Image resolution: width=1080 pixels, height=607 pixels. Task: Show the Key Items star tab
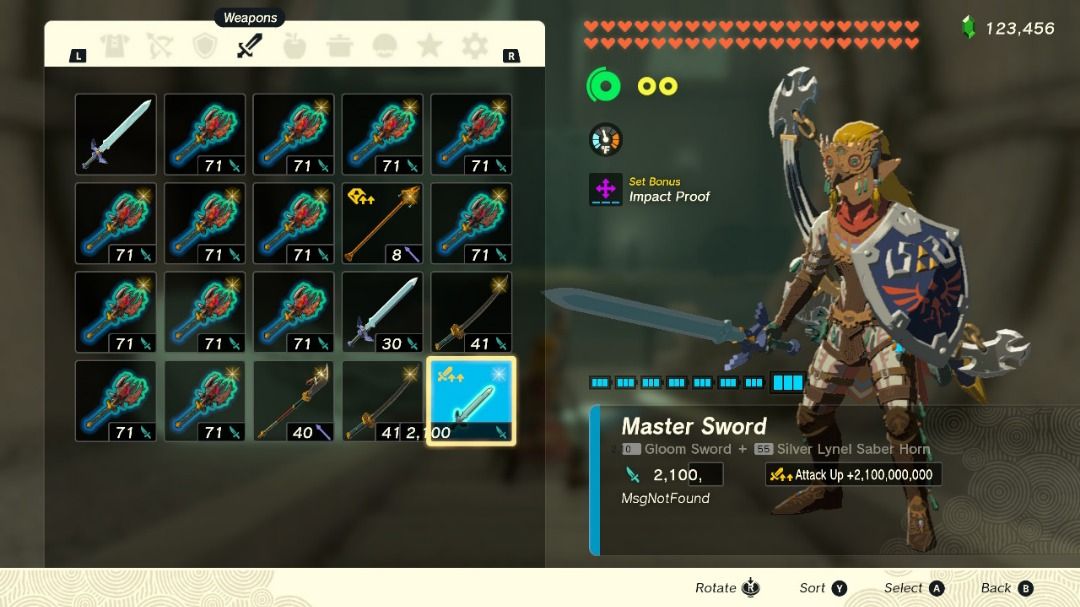(429, 46)
